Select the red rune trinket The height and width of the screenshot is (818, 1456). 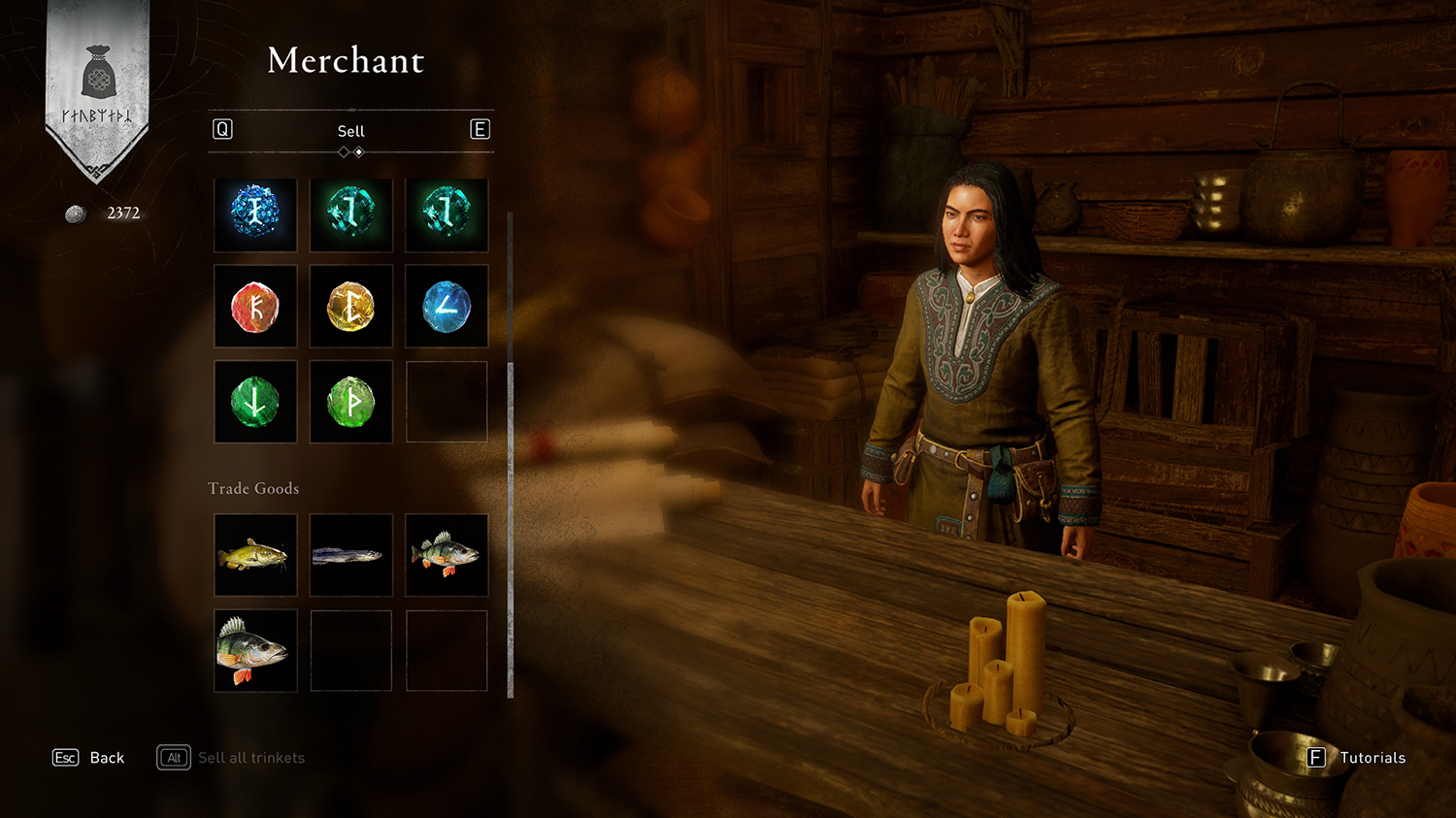pos(255,307)
